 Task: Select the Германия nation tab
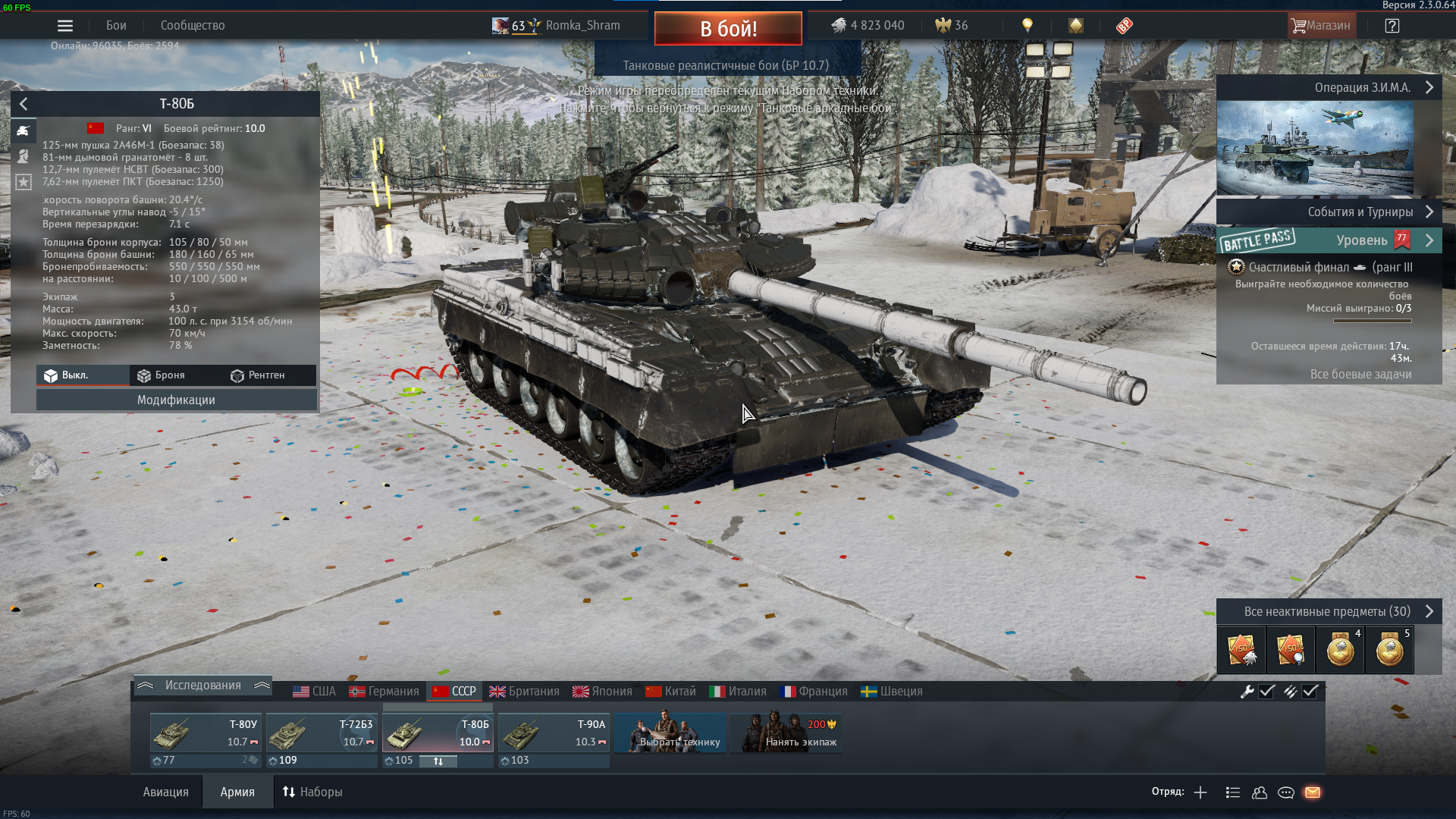point(384,692)
